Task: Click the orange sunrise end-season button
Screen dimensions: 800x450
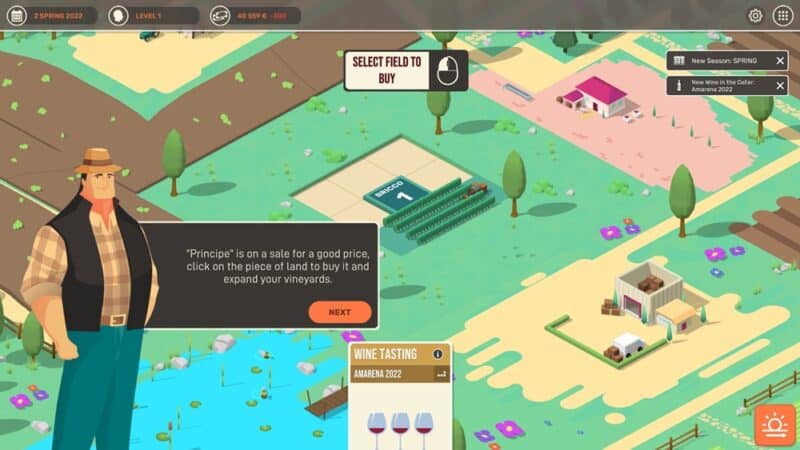Action: tap(774, 425)
